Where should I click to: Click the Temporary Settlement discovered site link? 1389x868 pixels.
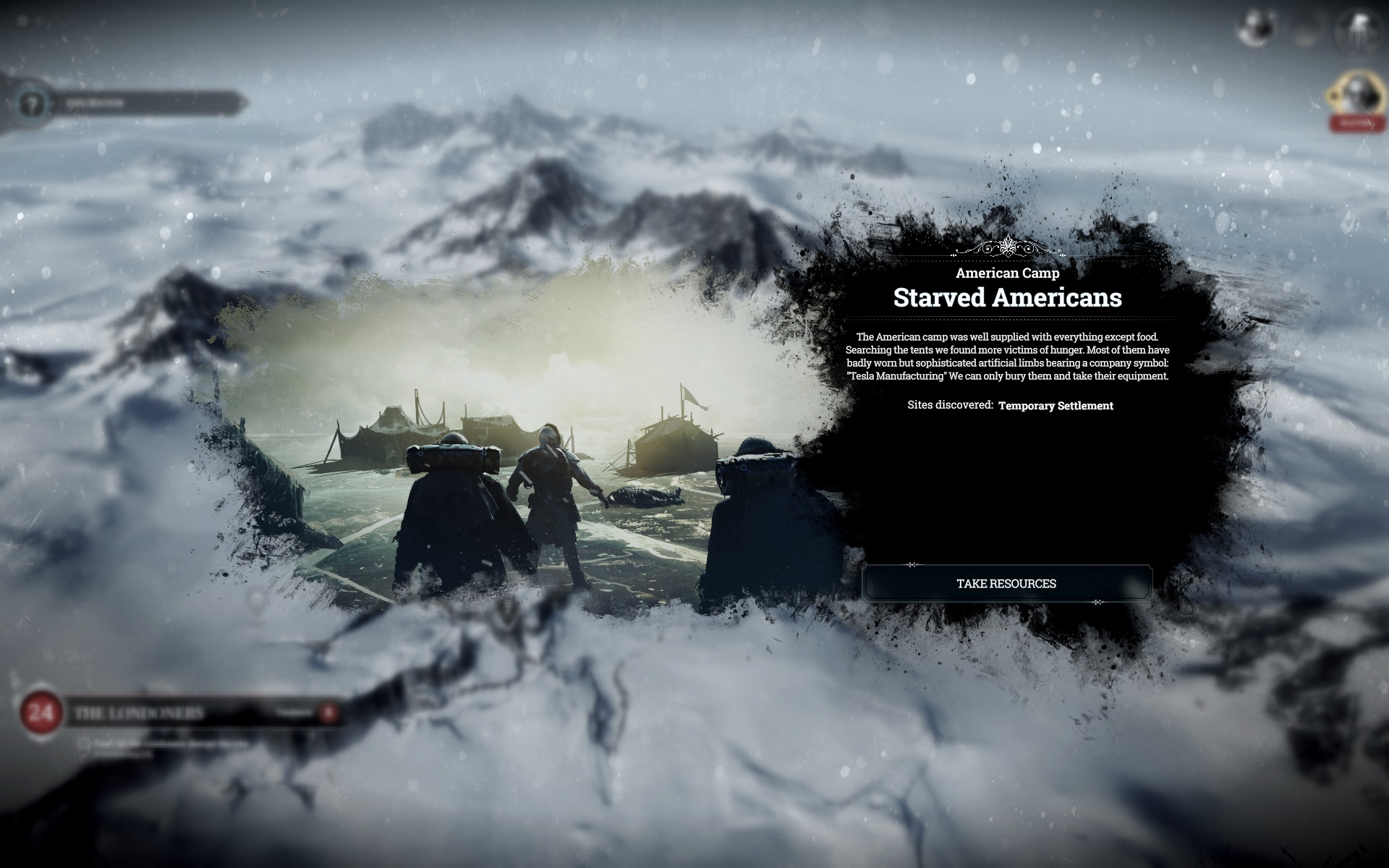[1055, 407]
